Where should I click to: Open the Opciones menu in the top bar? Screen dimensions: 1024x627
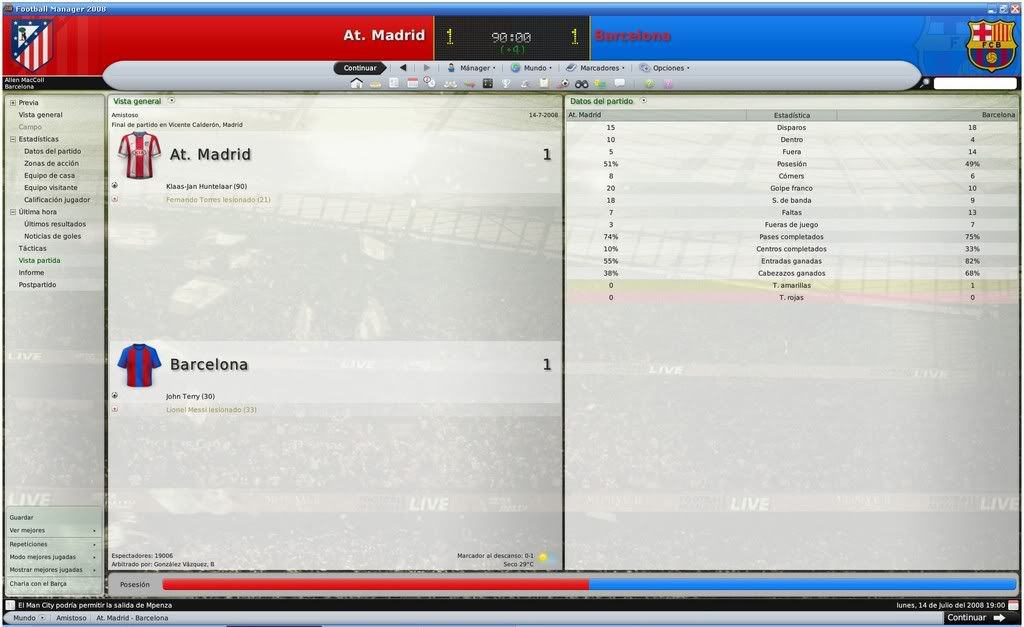(664, 68)
